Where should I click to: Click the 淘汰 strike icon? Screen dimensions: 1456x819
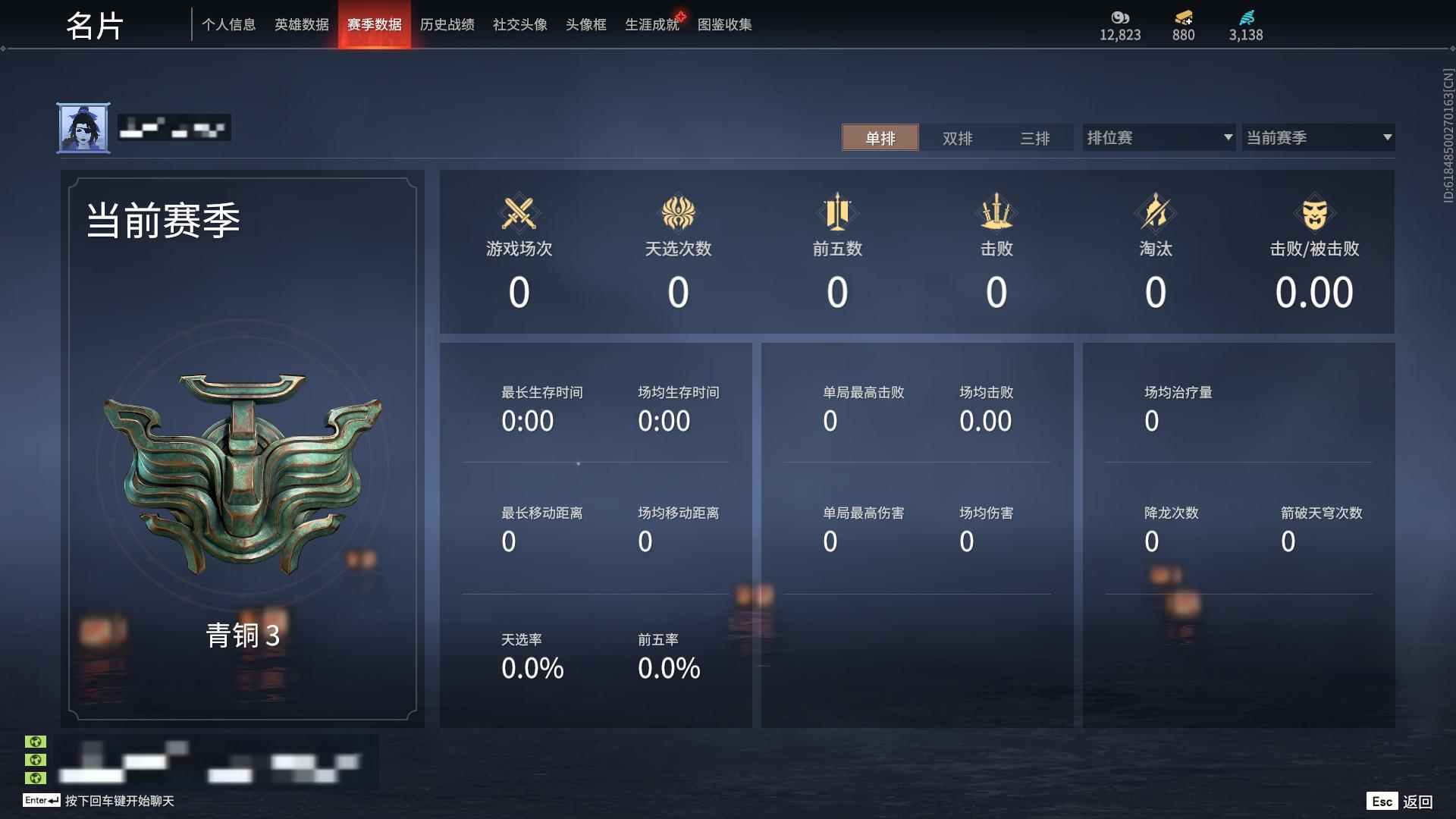pyautogui.click(x=1155, y=213)
